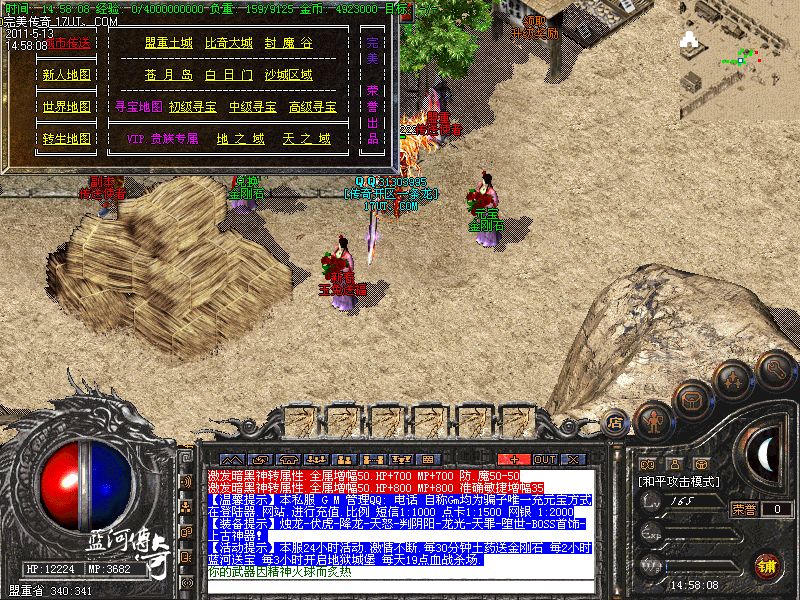Screen dimensions: 800x600
Task: Open the red 铺 stall button
Action: (769, 565)
